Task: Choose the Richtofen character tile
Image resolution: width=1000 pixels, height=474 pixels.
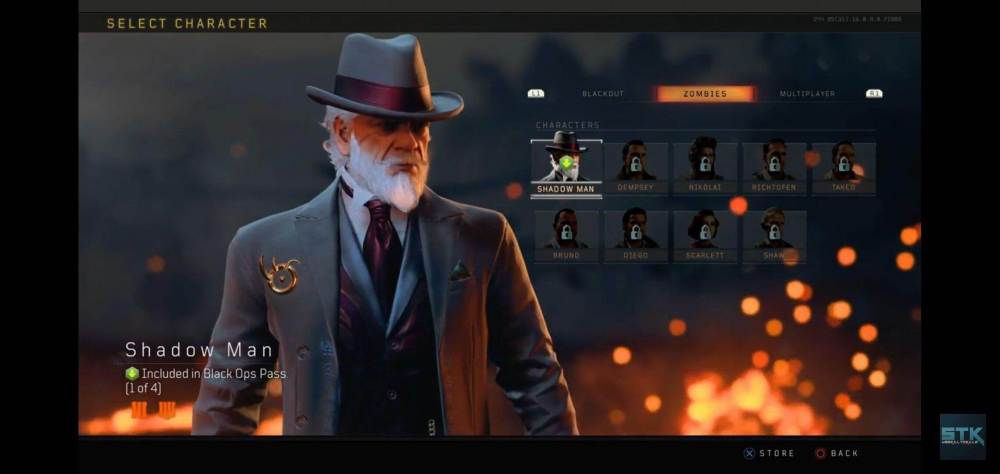Action: pyautogui.click(x=774, y=164)
